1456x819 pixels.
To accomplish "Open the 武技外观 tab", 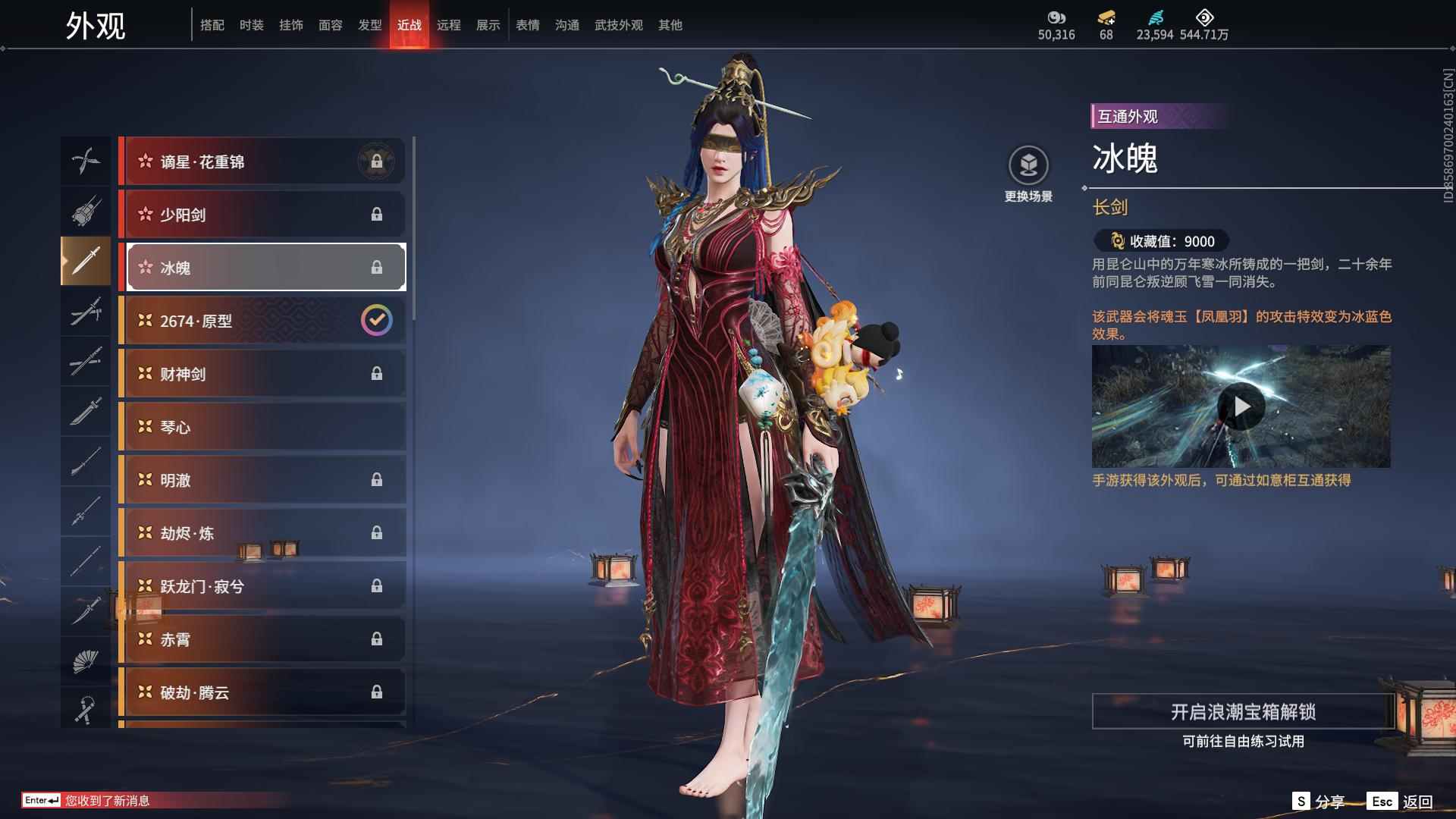I will coord(618,25).
